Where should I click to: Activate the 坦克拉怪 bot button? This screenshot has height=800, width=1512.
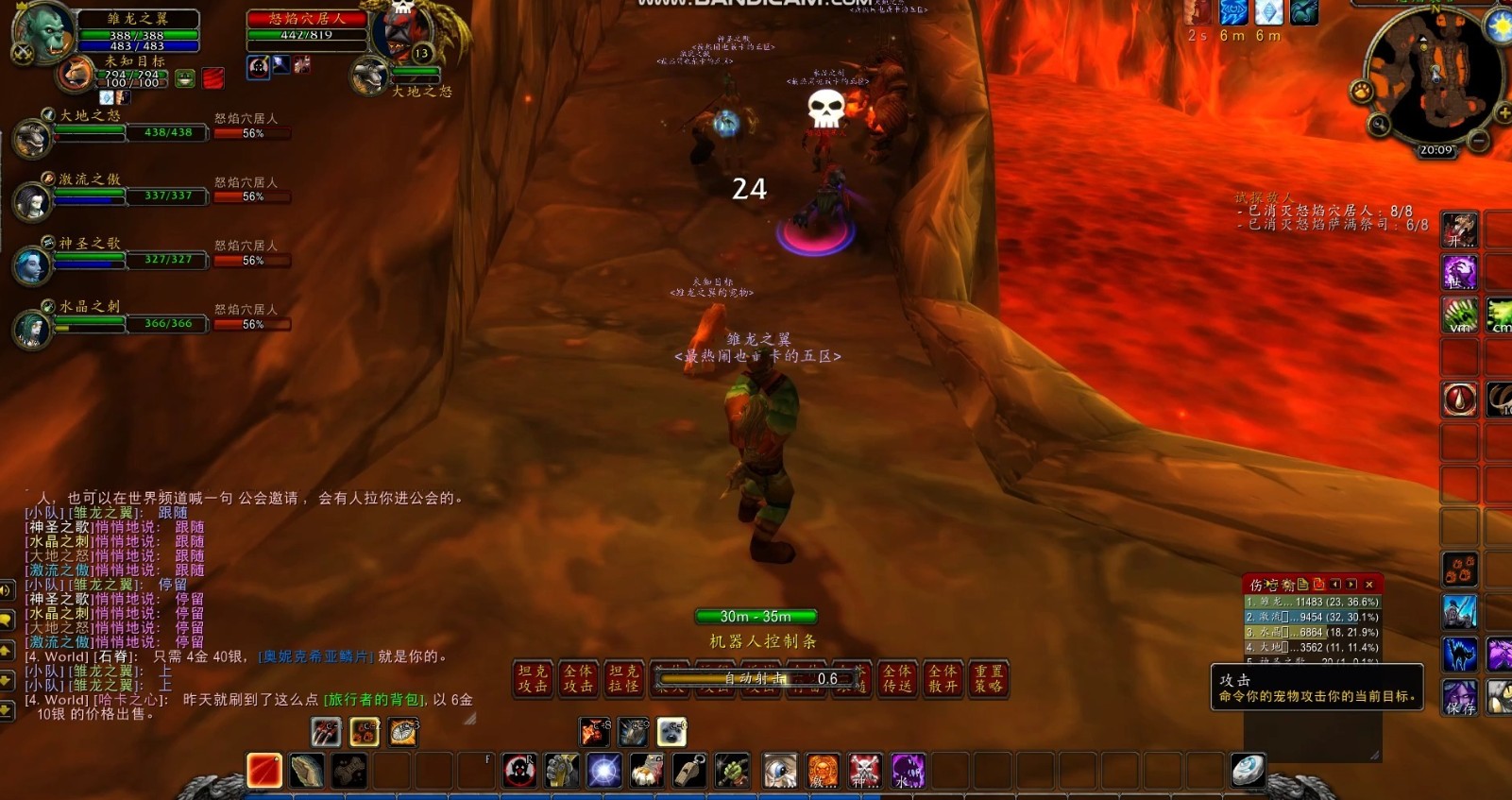pos(623,679)
